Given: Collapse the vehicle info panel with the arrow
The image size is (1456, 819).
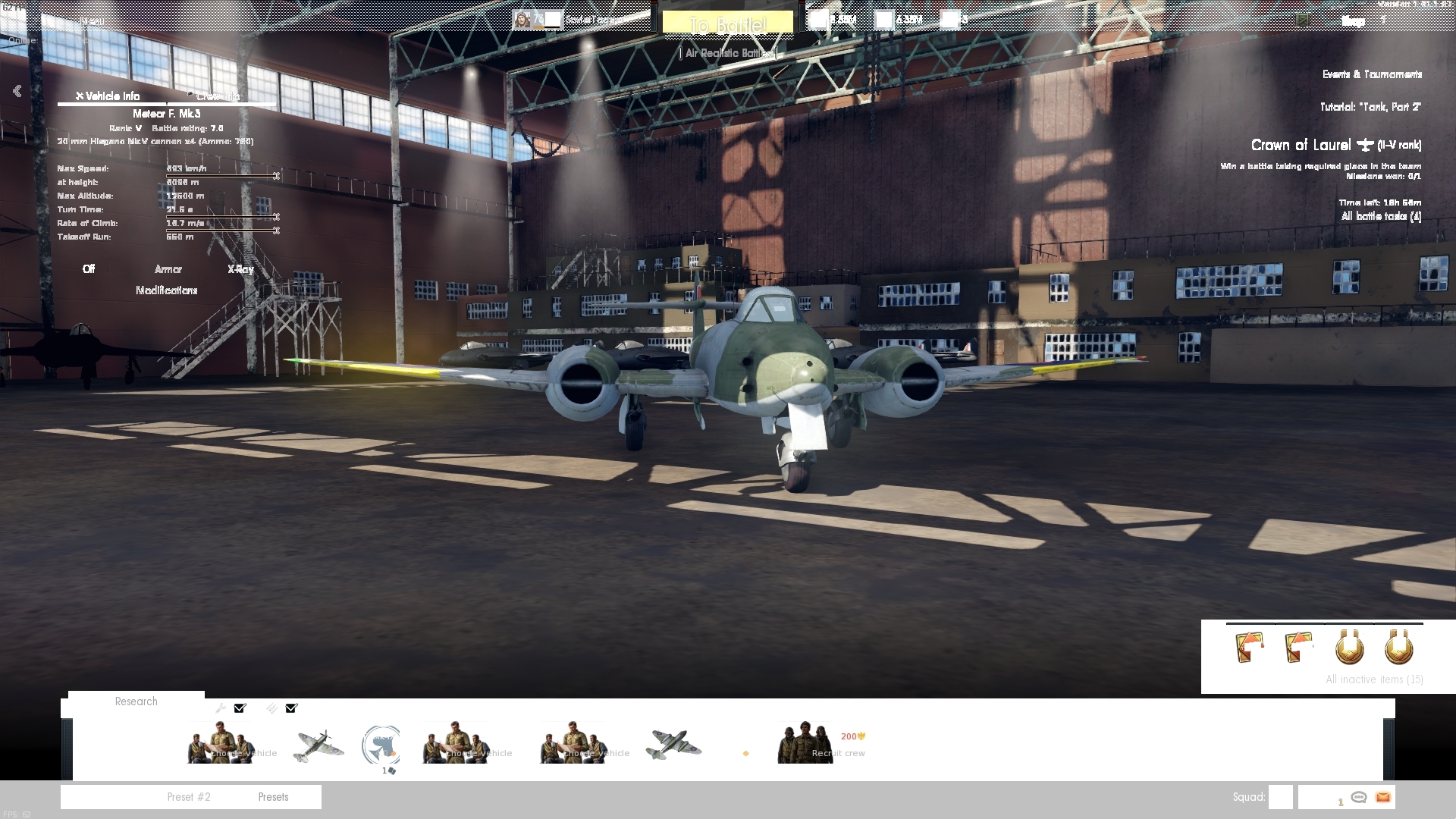Looking at the screenshot, I should click(x=16, y=90).
